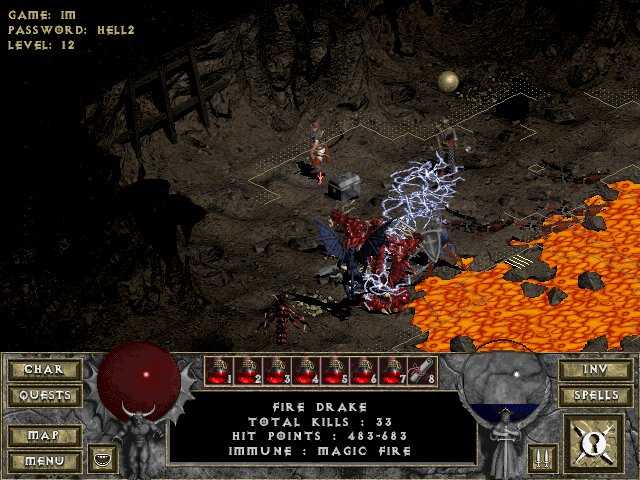Open the CHAR character sheet

pyautogui.click(x=43, y=369)
